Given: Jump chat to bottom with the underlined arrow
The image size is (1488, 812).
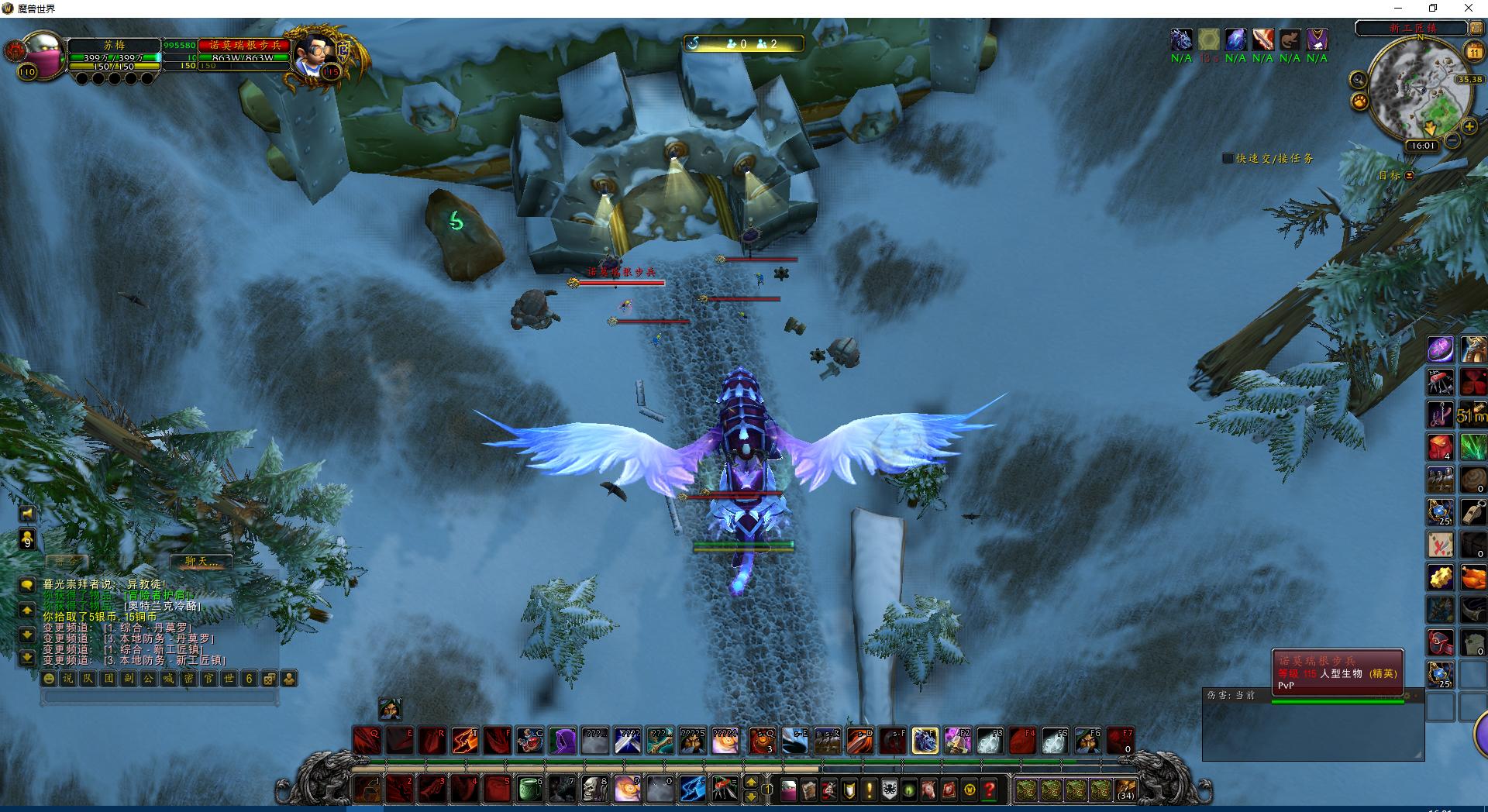Looking at the screenshot, I should (27, 658).
